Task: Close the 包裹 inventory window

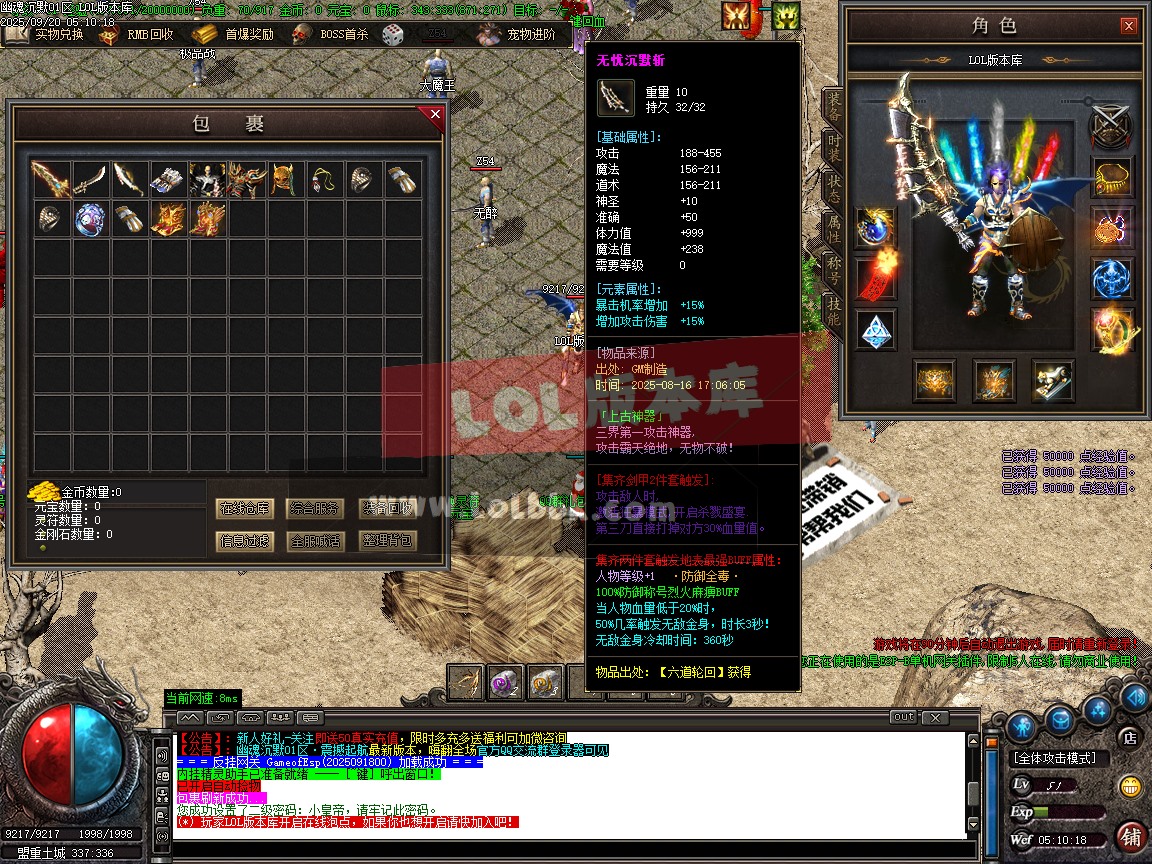Action: click(435, 116)
